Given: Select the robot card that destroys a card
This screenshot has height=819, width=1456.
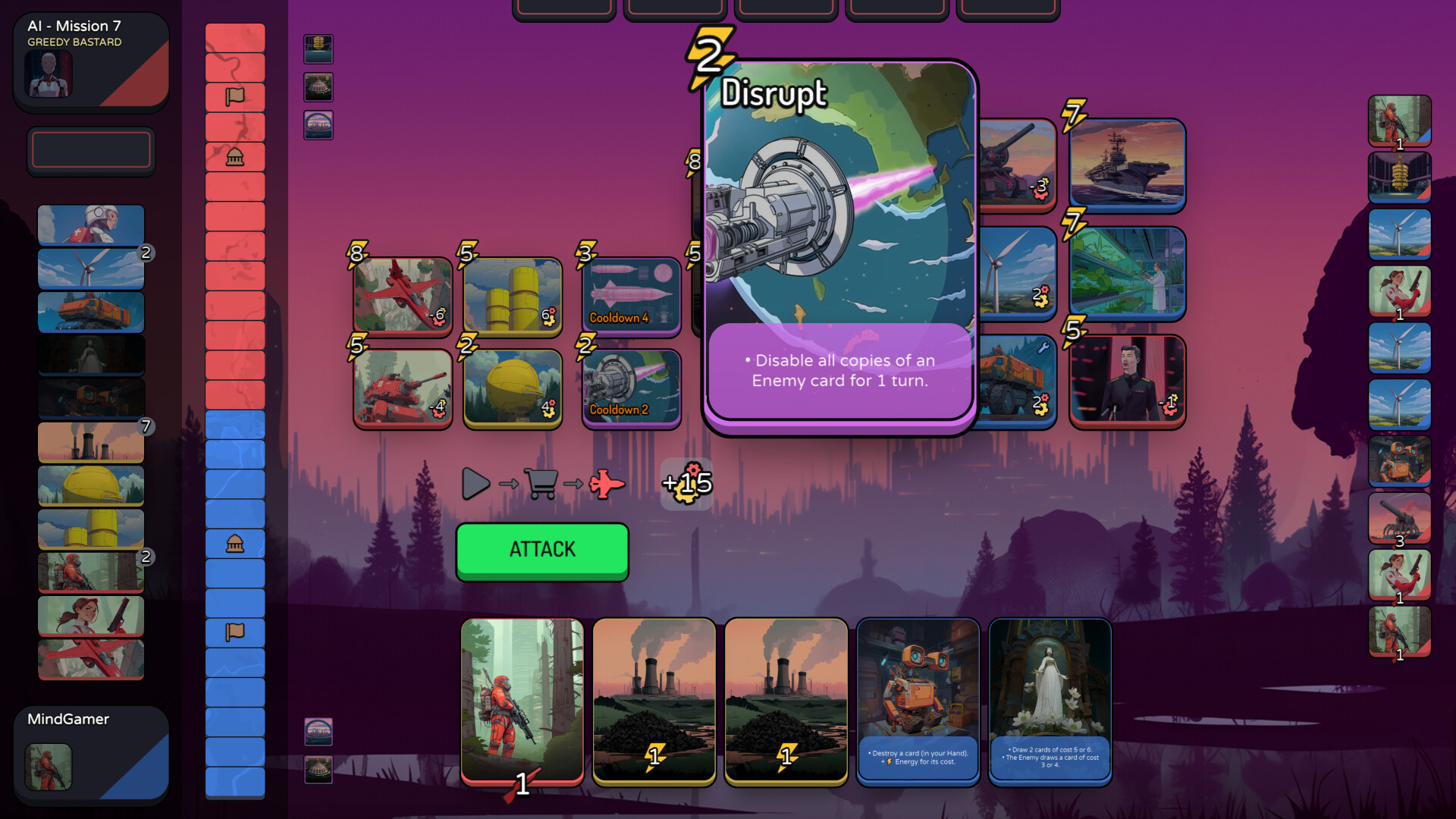Looking at the screenshot, I should [x=918, y=701].
